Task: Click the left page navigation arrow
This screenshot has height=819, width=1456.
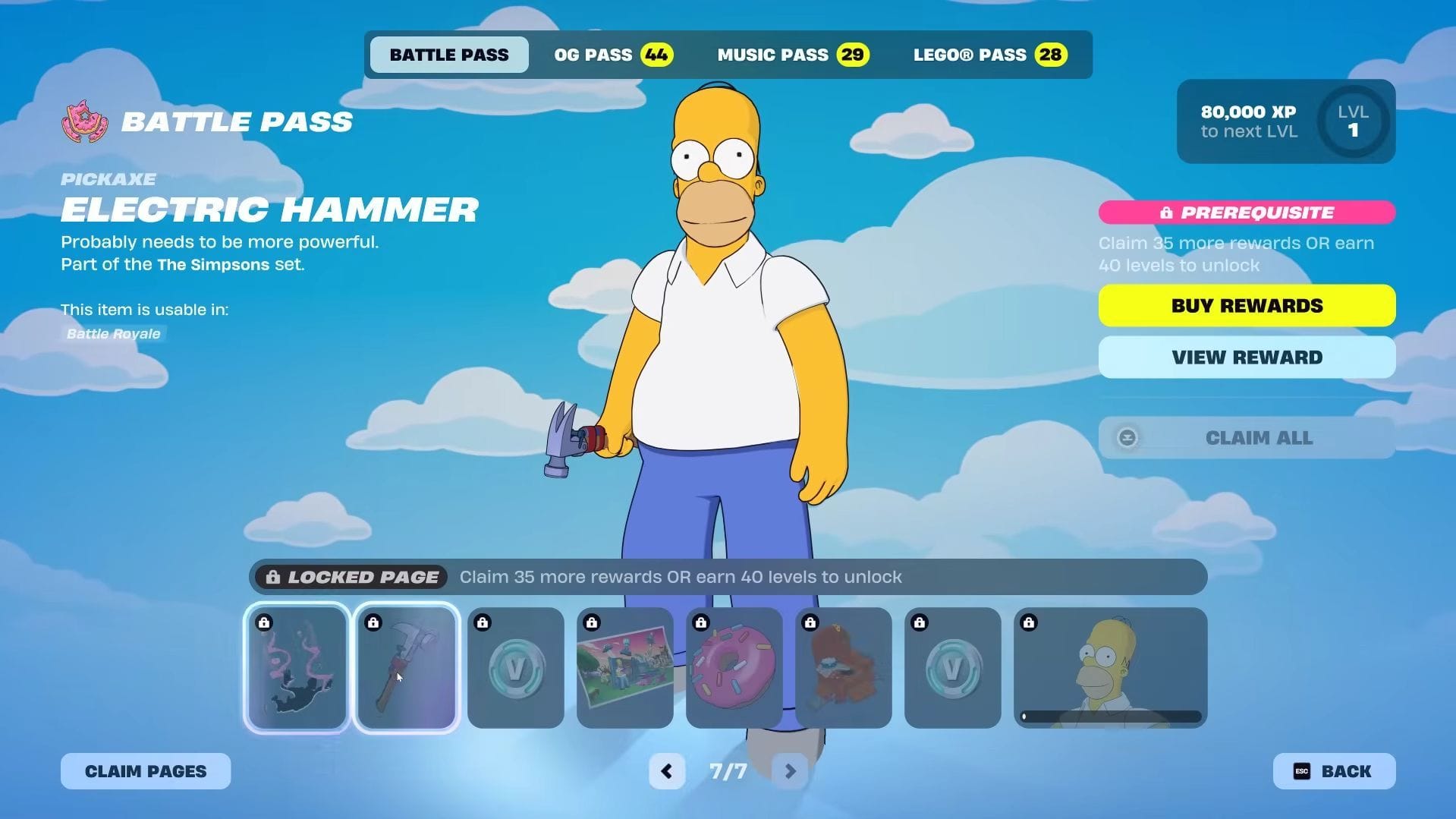Action: click(666, 770)
